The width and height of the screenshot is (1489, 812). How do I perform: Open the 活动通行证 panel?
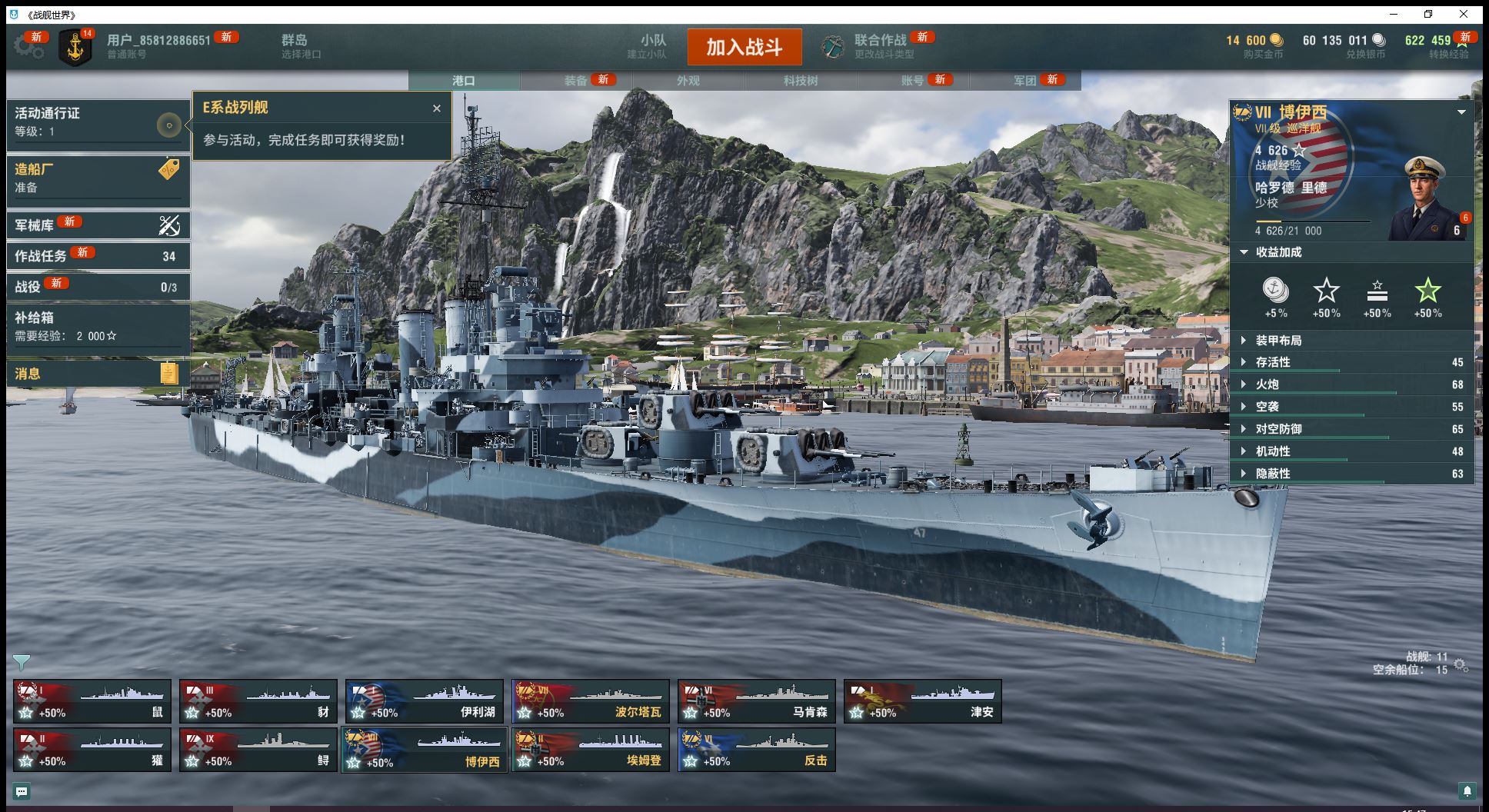[98, 121]
